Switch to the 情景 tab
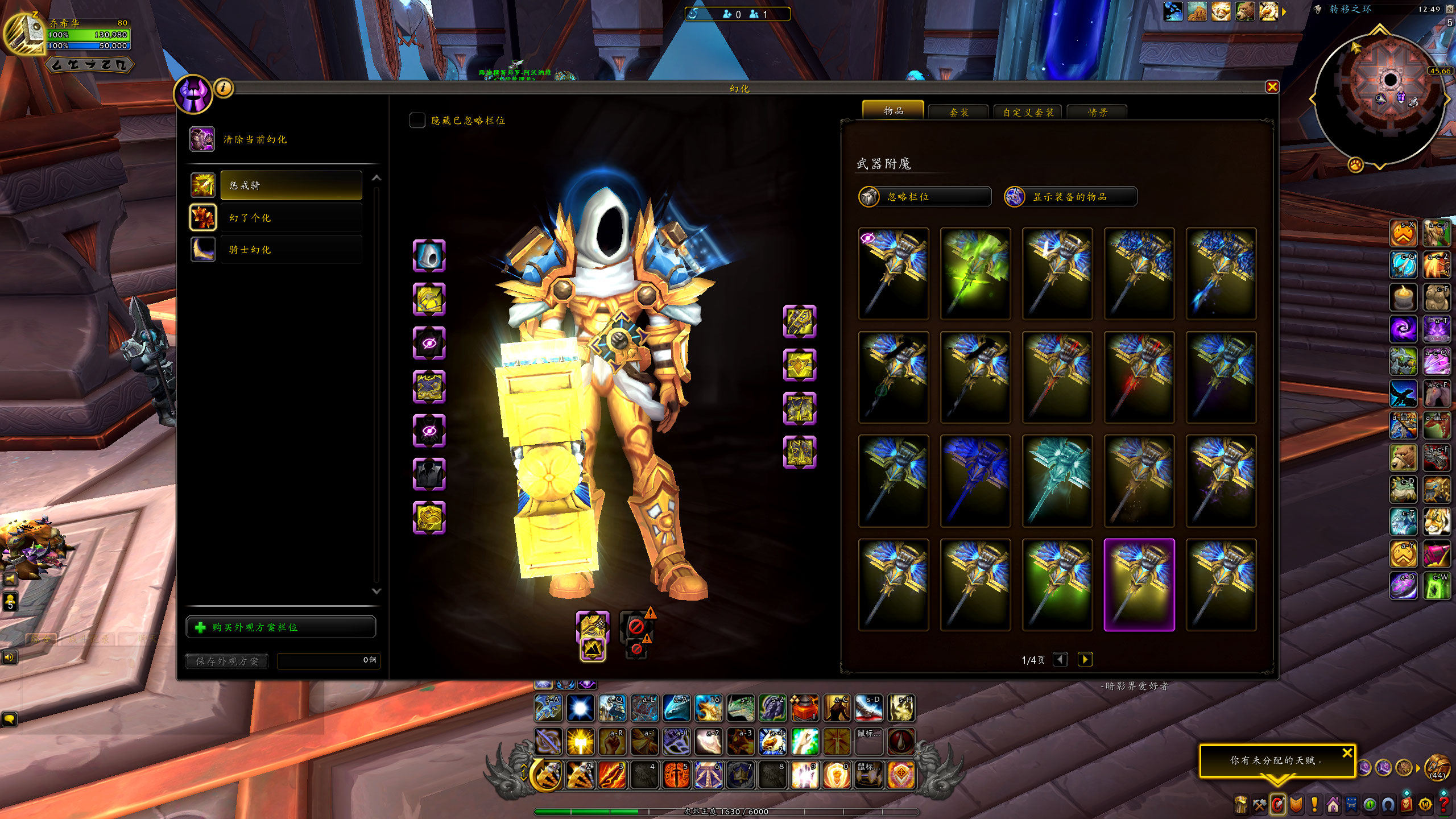The image size is (1456, 819). click(x=1097, y=112)
